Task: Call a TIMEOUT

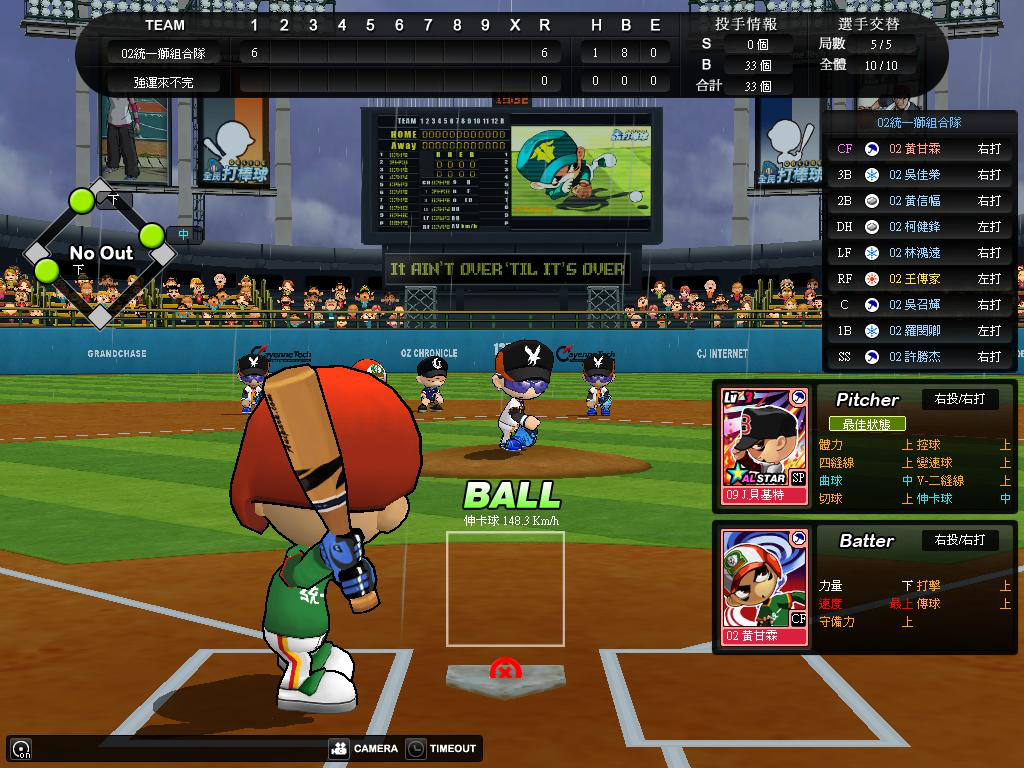Action: click(442, 748)
